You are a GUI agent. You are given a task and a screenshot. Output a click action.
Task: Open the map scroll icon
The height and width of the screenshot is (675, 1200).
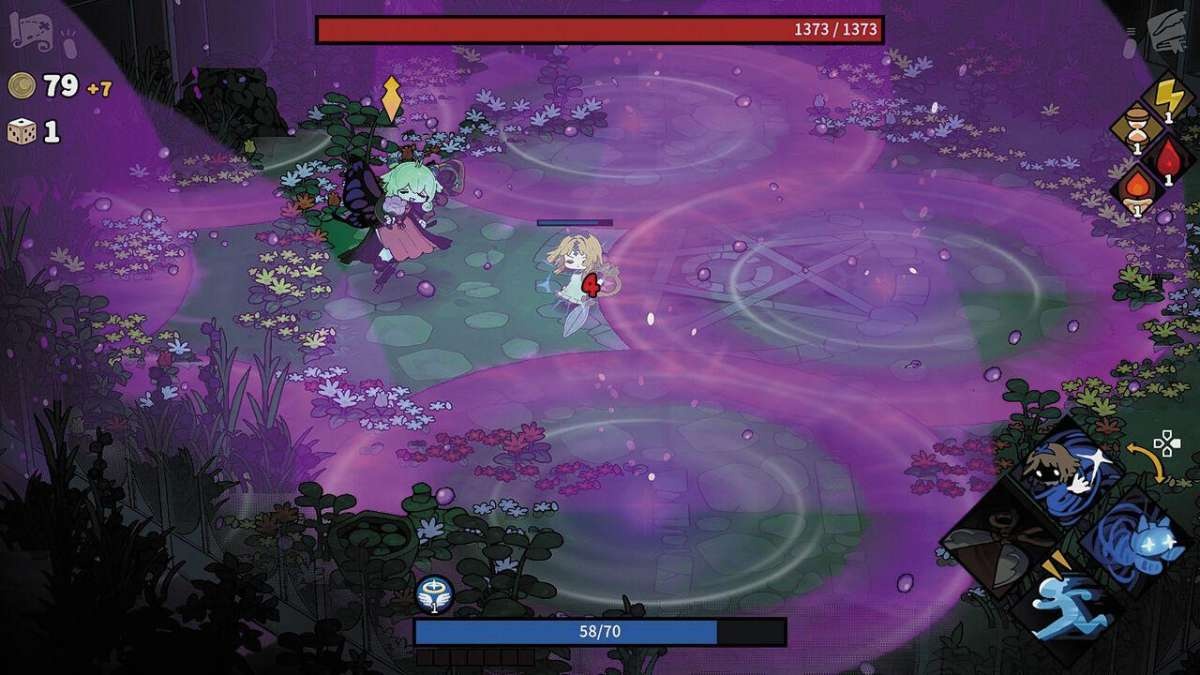click(28, 32)
